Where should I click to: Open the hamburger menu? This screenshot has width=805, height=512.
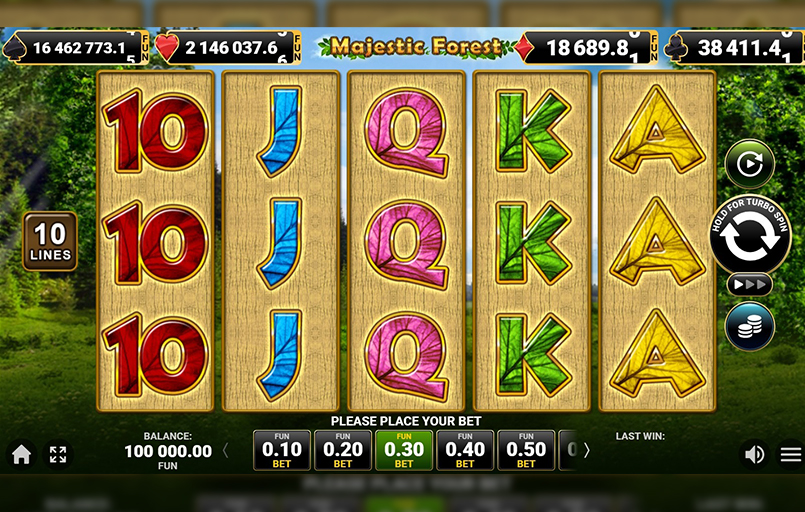pos(791,455)
